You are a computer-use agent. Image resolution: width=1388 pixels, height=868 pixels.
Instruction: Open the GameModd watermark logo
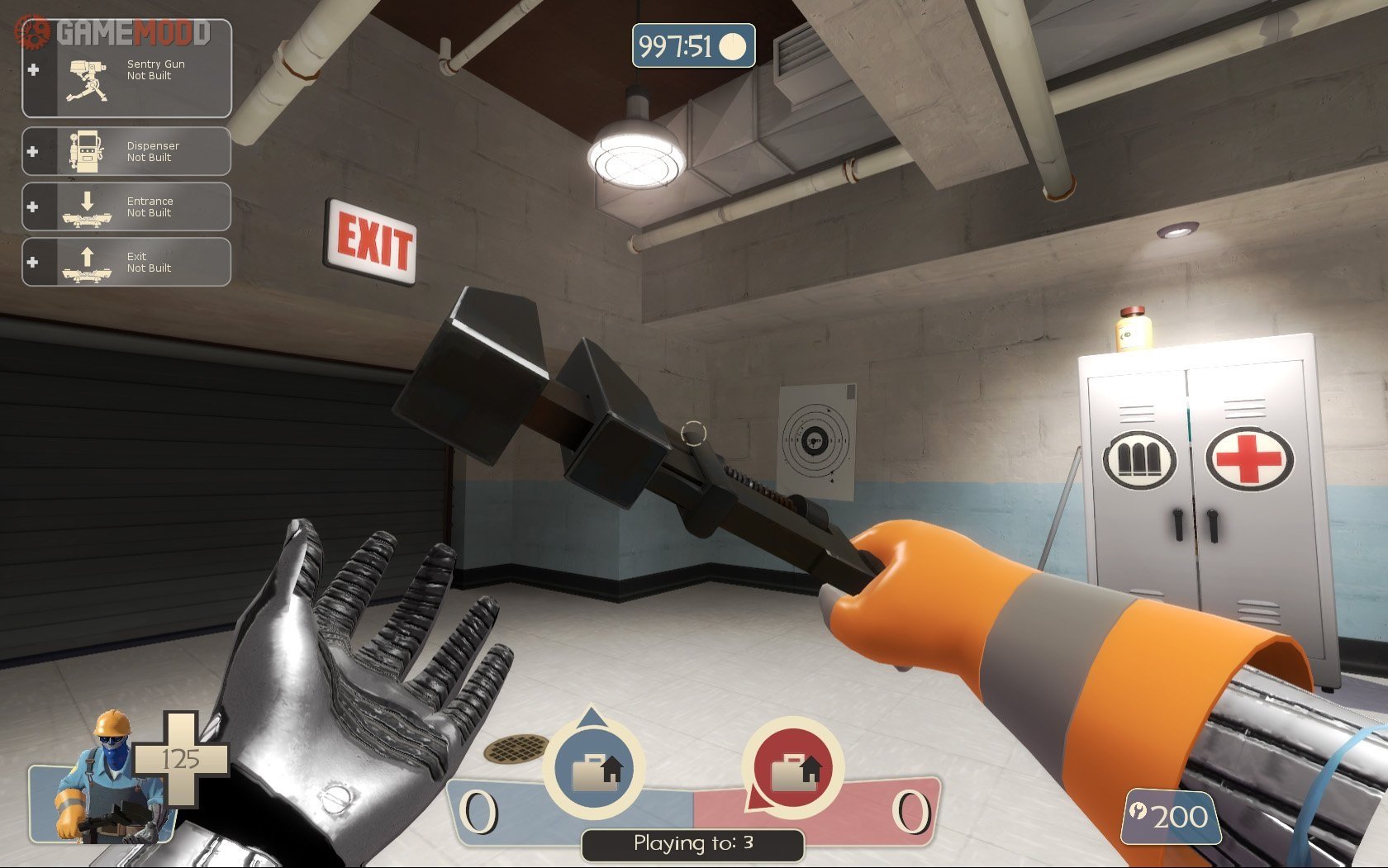tap(114, 32)
